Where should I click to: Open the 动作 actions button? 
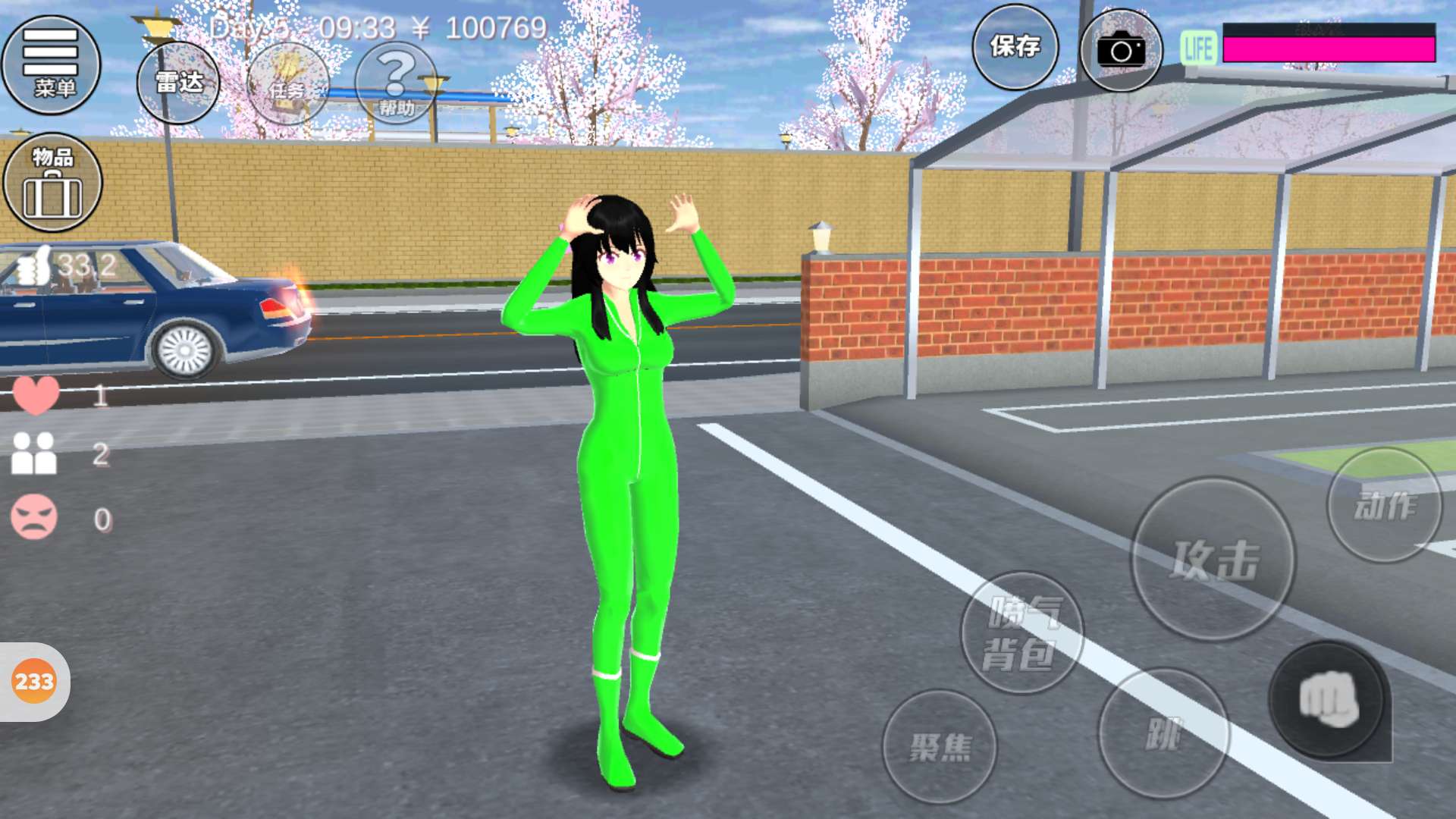point(1384,505)
